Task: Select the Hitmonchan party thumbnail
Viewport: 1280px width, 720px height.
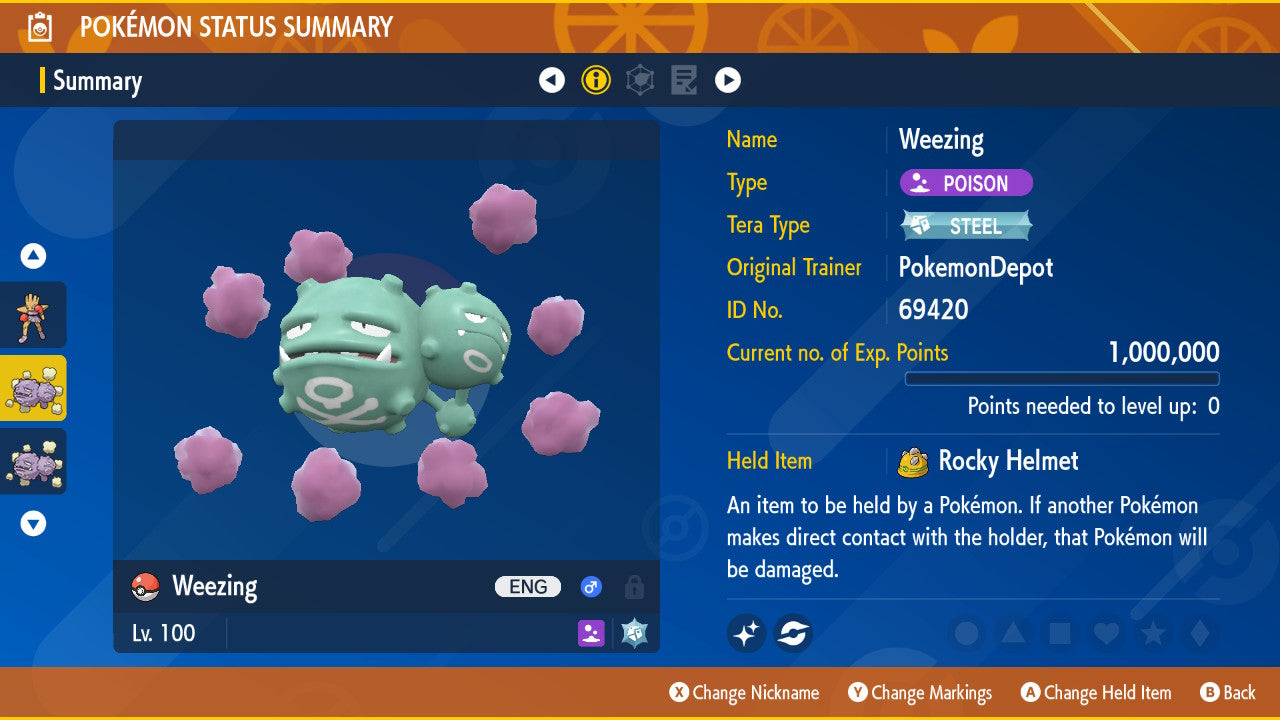Action: click(33, 315)
